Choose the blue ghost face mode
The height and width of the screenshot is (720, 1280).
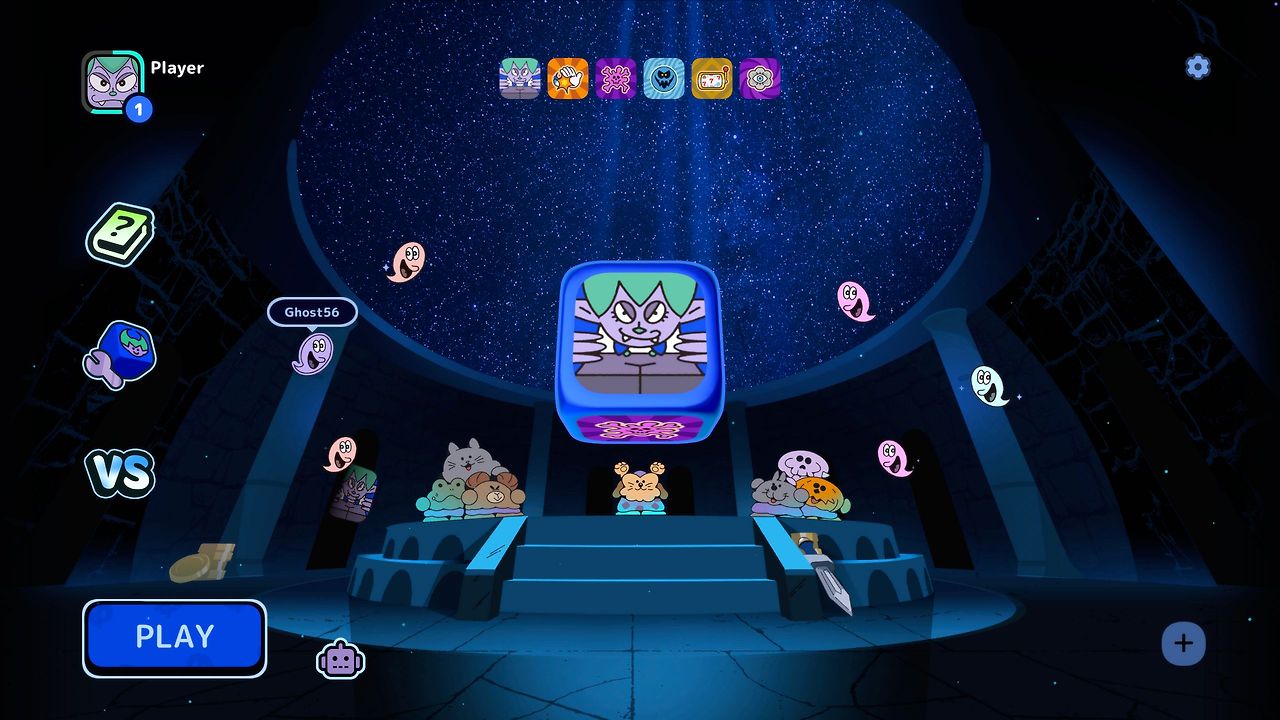[x=664, y=78]
